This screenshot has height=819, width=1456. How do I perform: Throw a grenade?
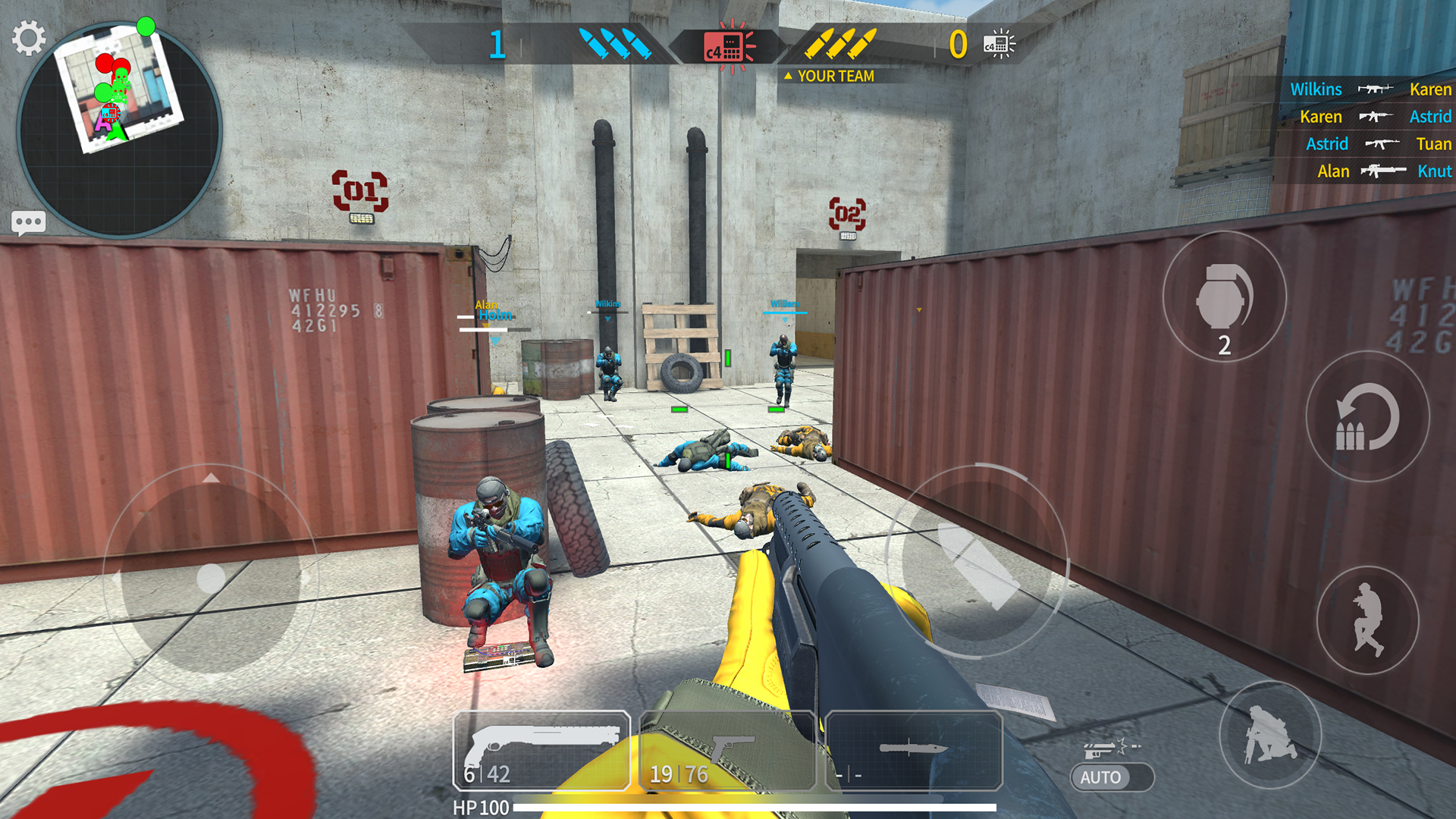pyautogui.click(x=1224, y=297)
